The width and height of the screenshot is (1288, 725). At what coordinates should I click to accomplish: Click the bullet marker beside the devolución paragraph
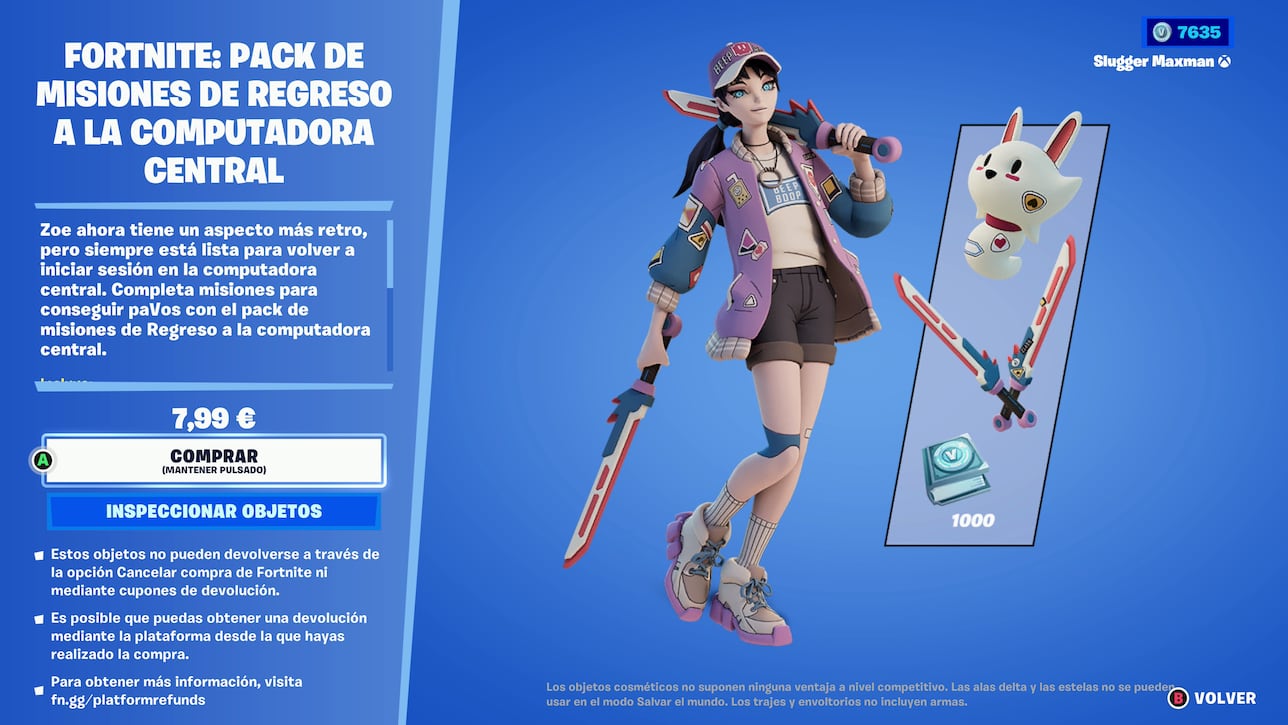pos(39,616)
